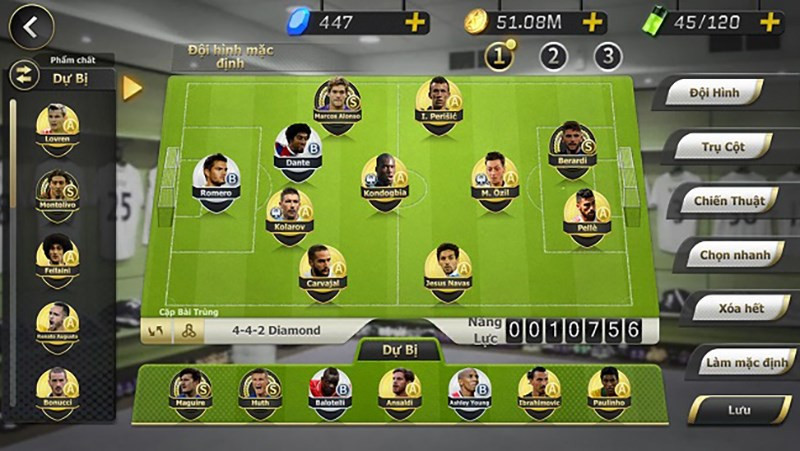
Task: Add more blue gems with the plus
Action: pos(416,21)
